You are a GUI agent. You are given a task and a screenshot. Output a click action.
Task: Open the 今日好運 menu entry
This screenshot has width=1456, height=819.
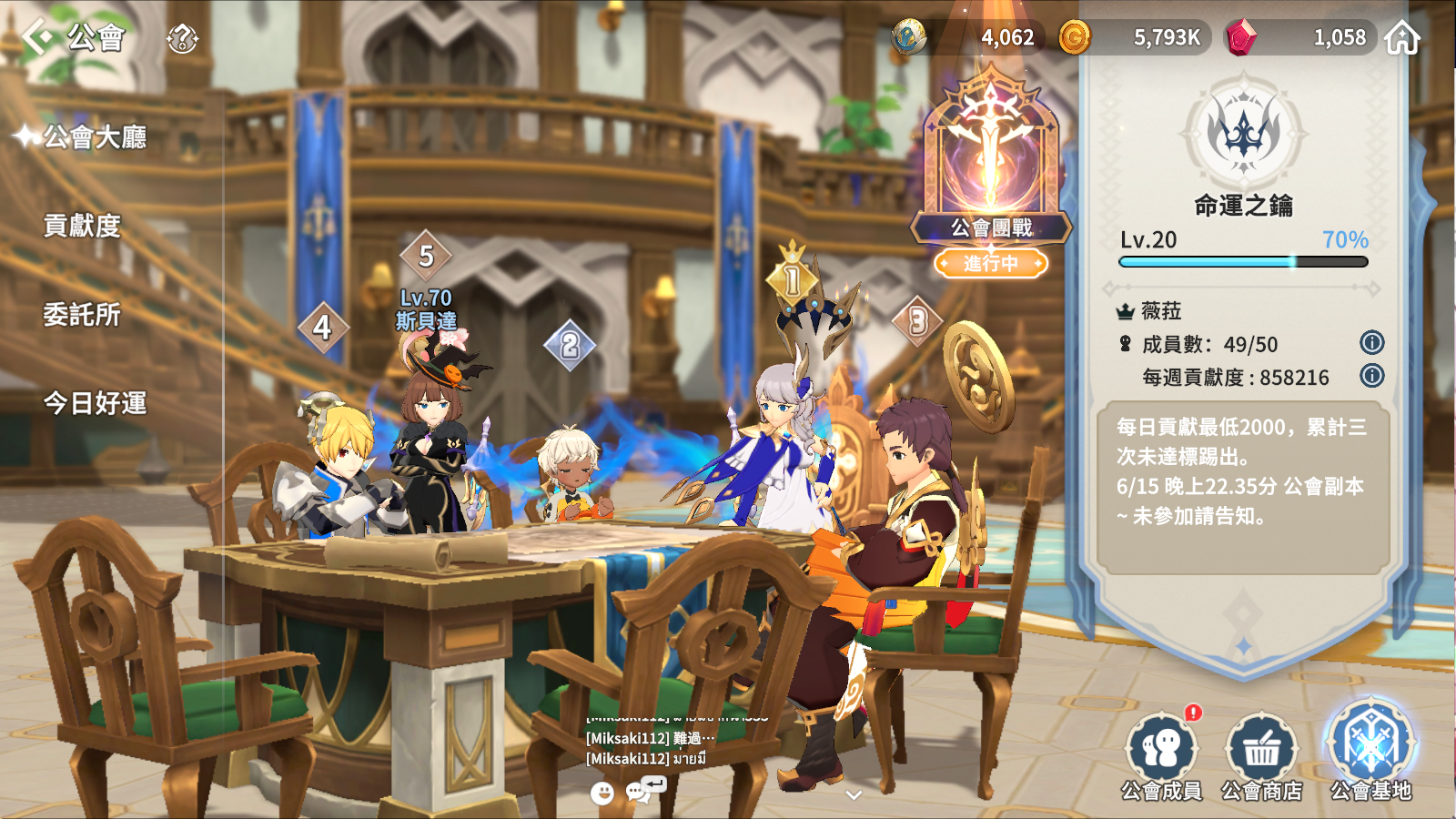(95, 403)
